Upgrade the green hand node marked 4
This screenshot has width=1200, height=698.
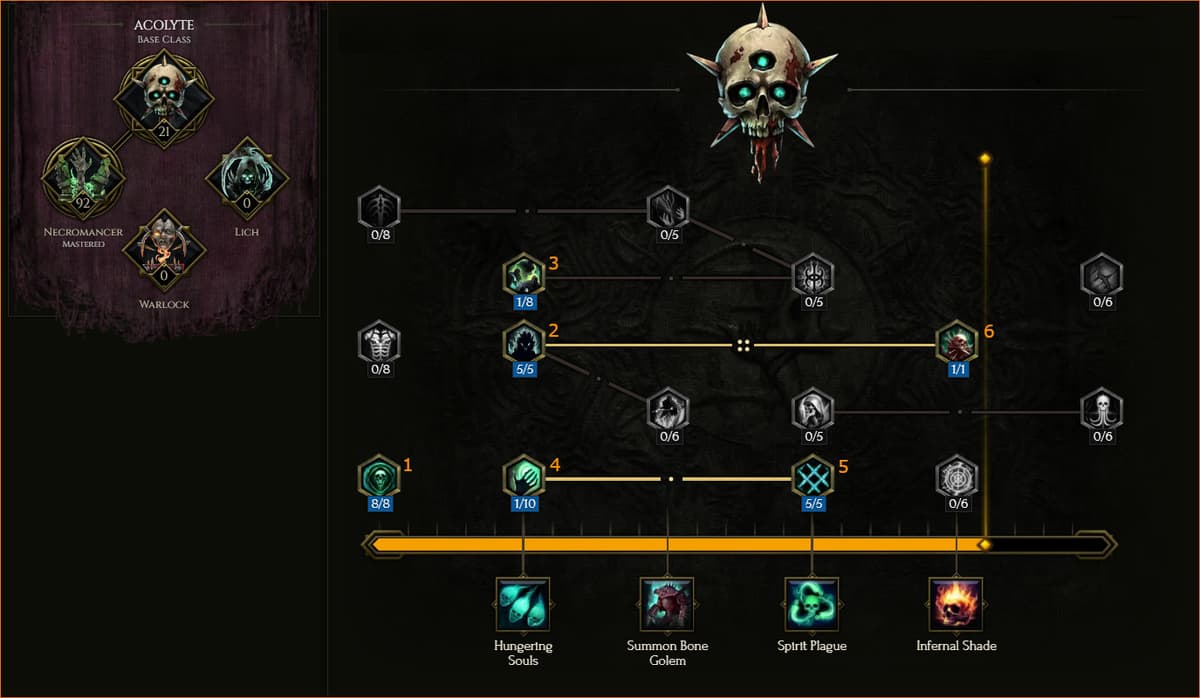coord(524,475)
